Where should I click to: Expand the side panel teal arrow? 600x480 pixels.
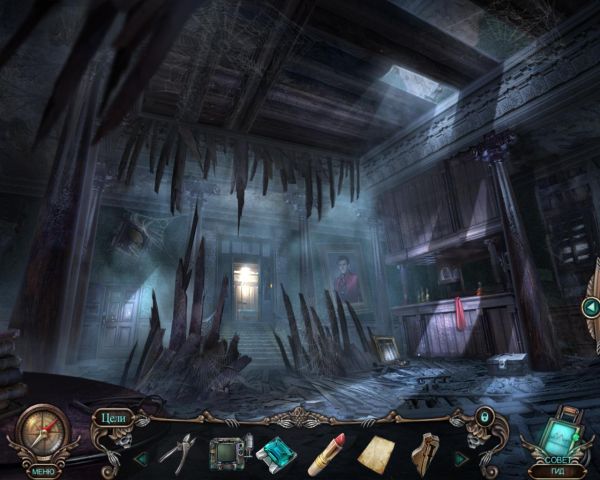click(591, 308)
